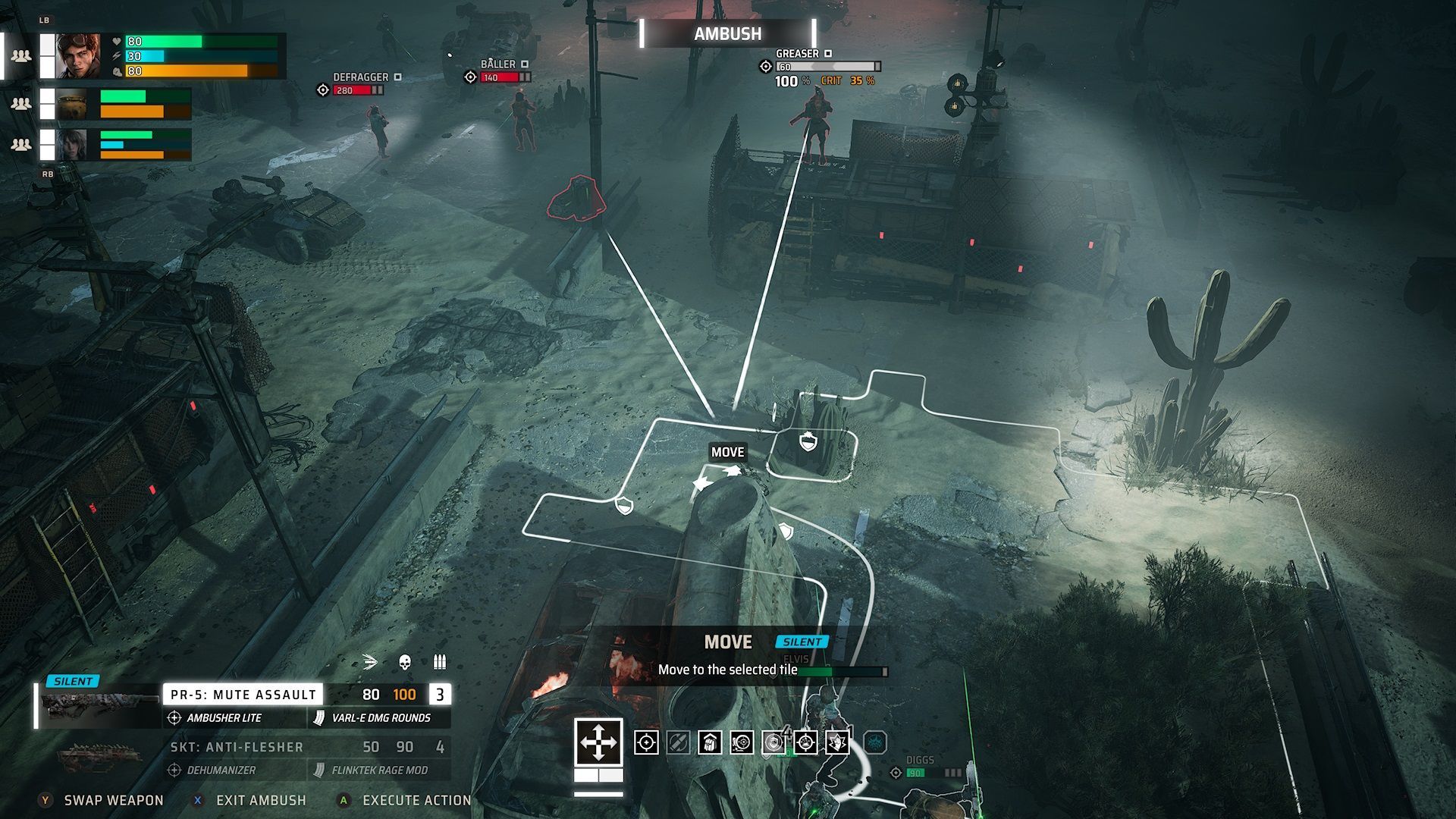The height and width of the screenshot is (819, 1456).
Task: Click the Execute Action option
Action: 416,800
